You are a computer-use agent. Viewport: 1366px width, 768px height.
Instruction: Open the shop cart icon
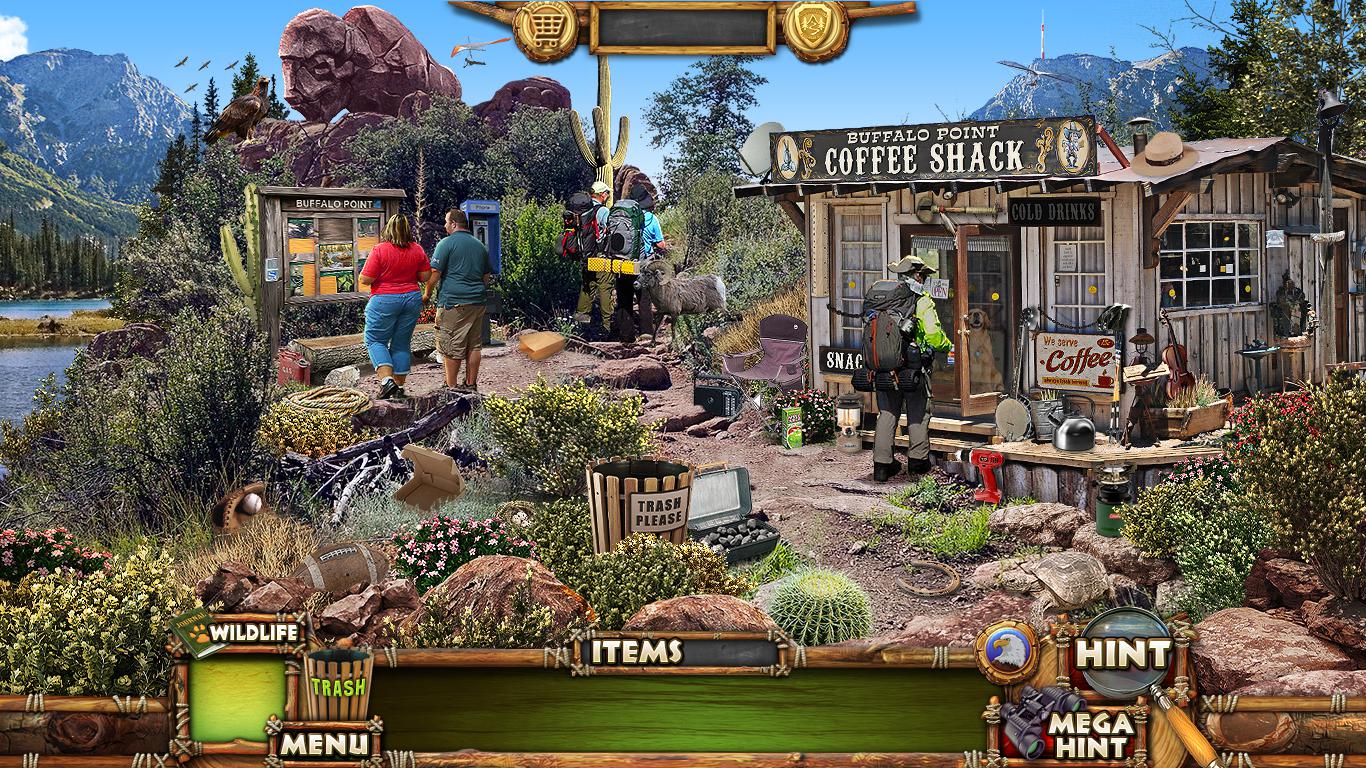[x=546, y=26]
